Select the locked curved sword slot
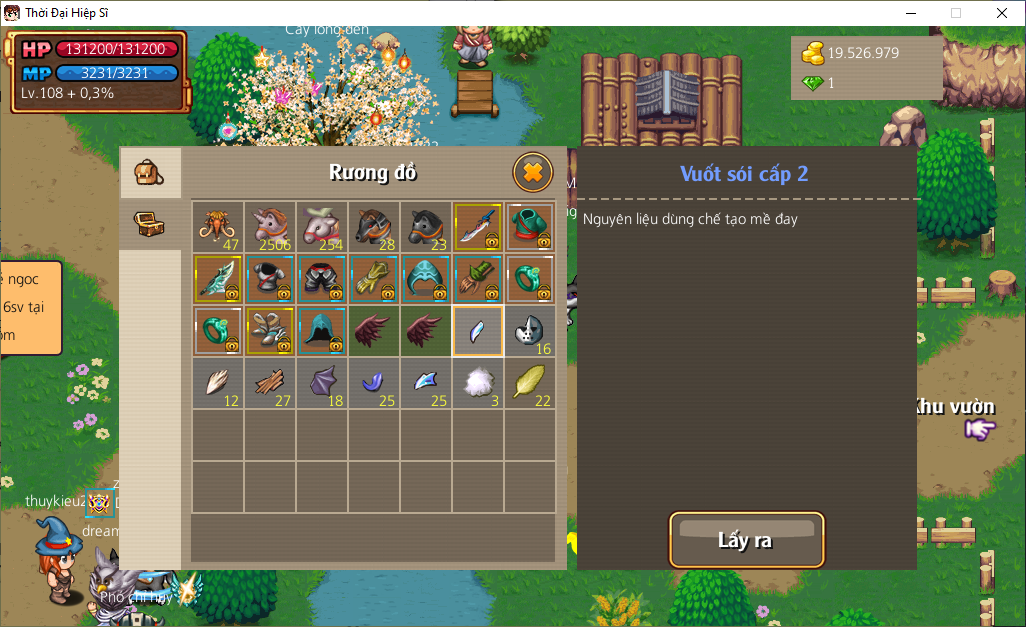The width and height of the screenshot is (1026, 627). (478, 227)
